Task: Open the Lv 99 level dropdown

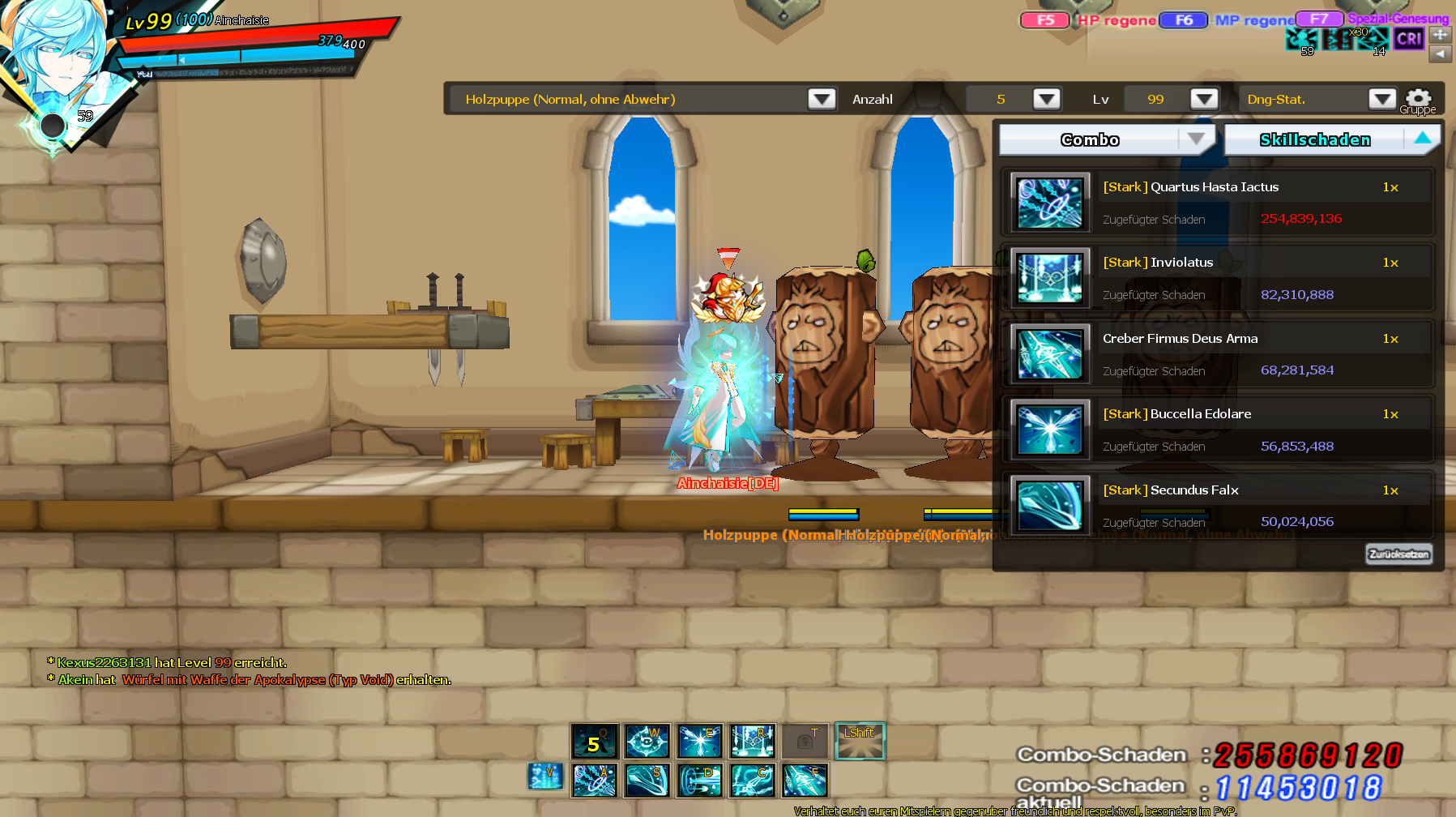Action: click(x=1203, y=99)
